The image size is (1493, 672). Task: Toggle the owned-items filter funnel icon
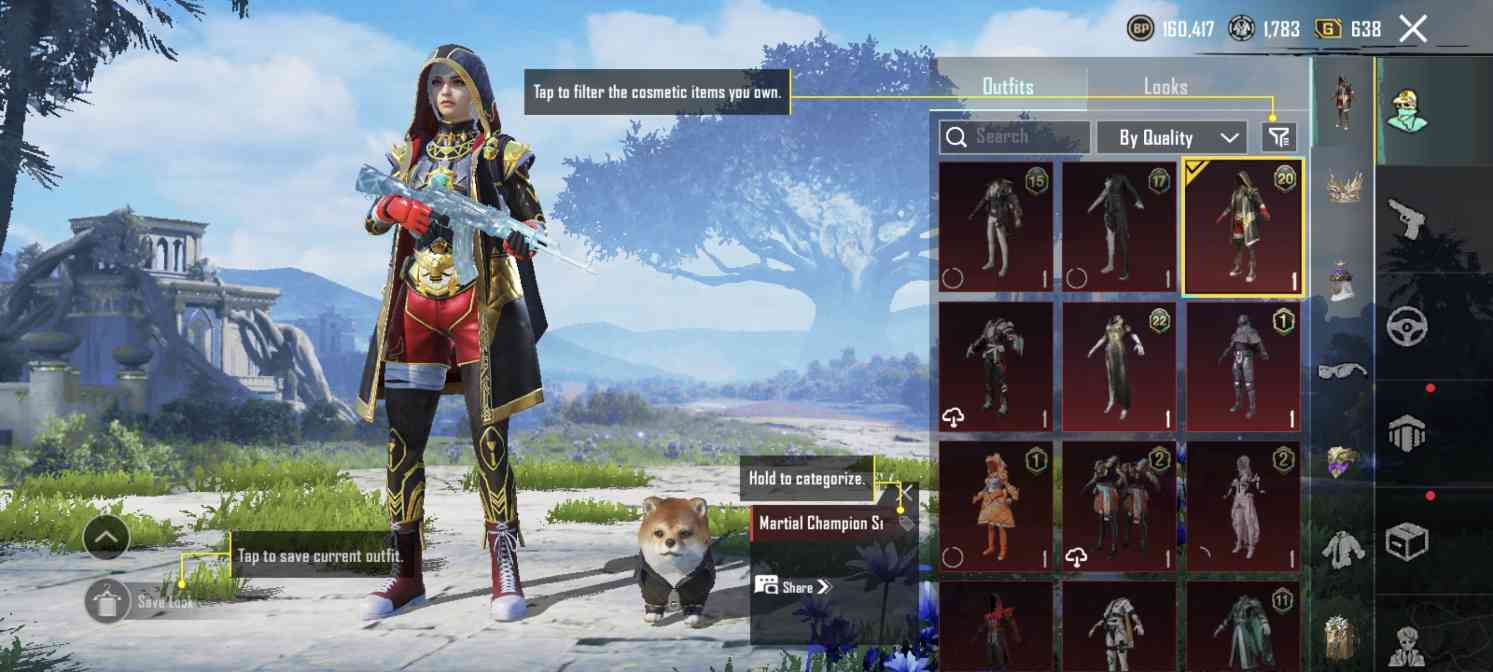pyautogui.click(x=1279, y=137)
